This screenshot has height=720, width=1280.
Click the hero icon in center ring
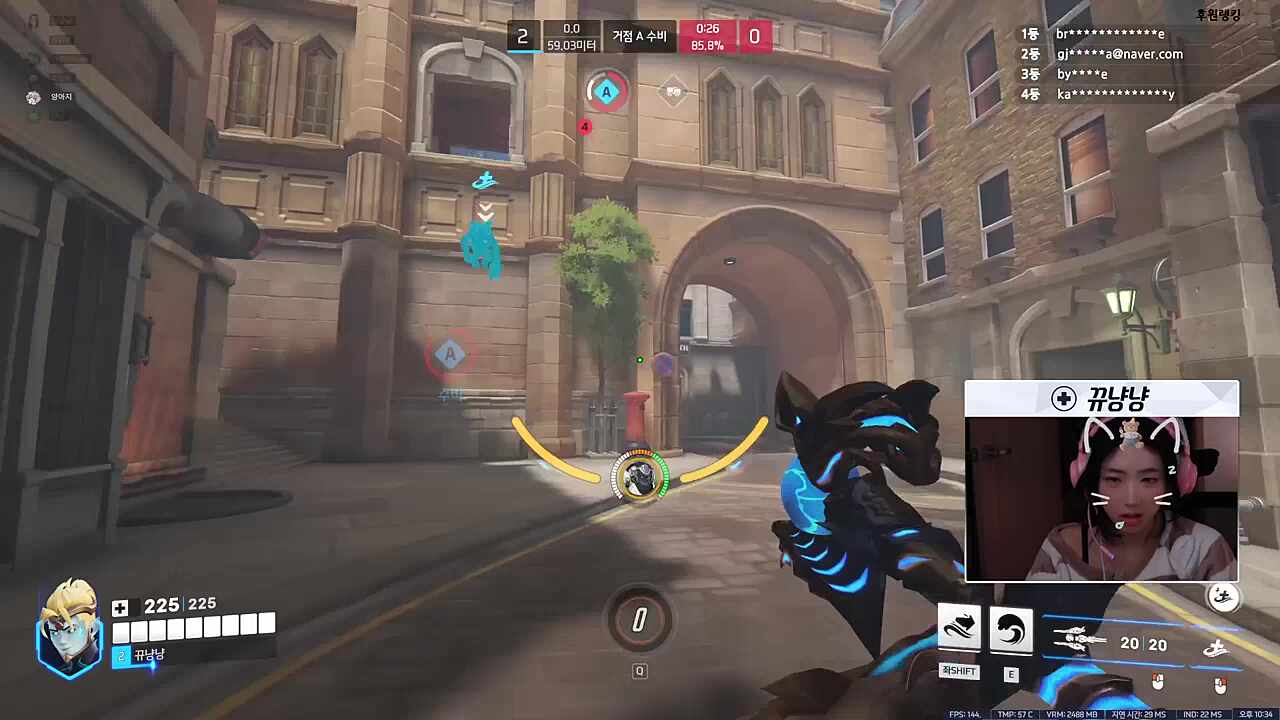tap(639, 476)
